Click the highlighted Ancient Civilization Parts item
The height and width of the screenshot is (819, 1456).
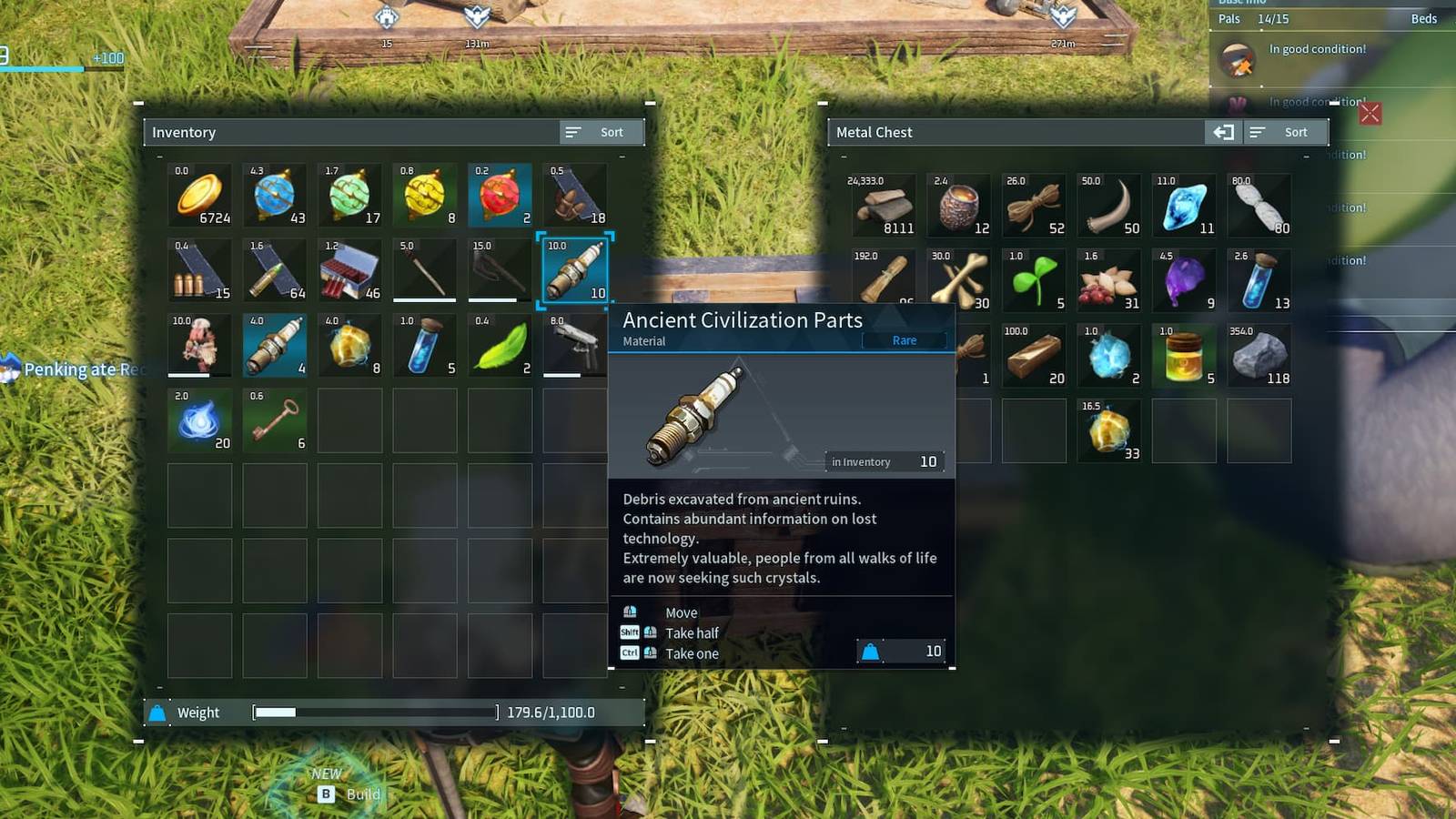coord(573,270)
